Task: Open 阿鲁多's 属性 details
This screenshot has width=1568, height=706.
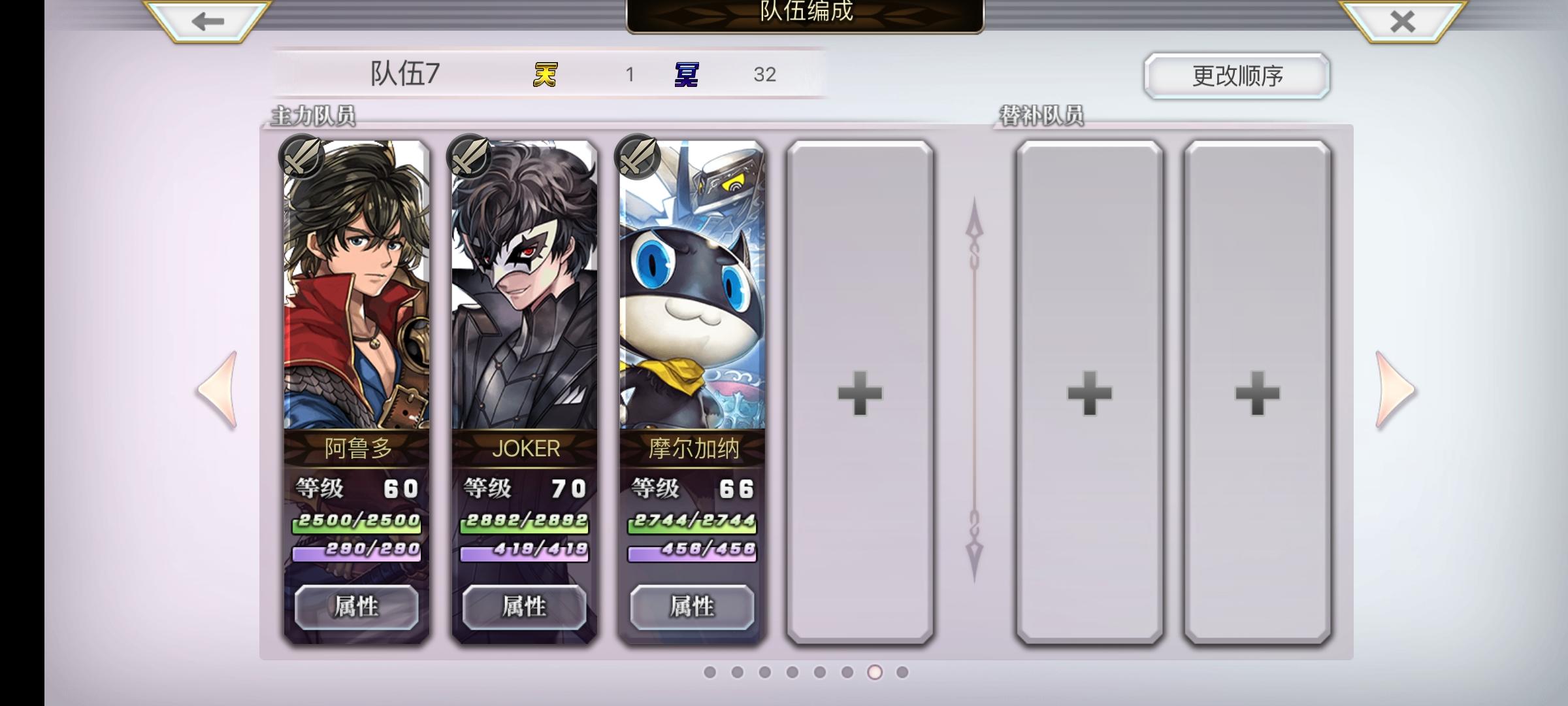Action: [x=356, y=607]
